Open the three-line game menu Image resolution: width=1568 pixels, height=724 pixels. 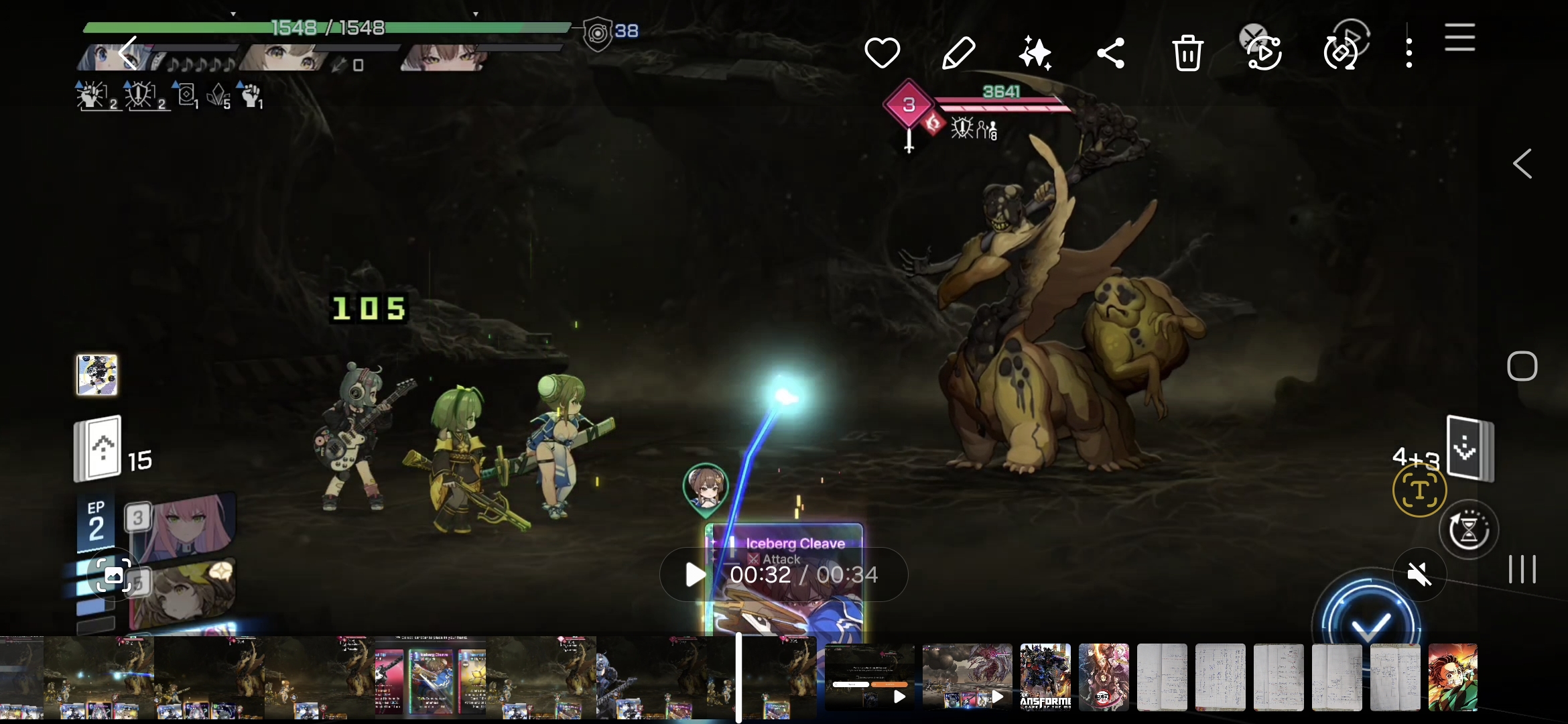[x=1459, y=37]
